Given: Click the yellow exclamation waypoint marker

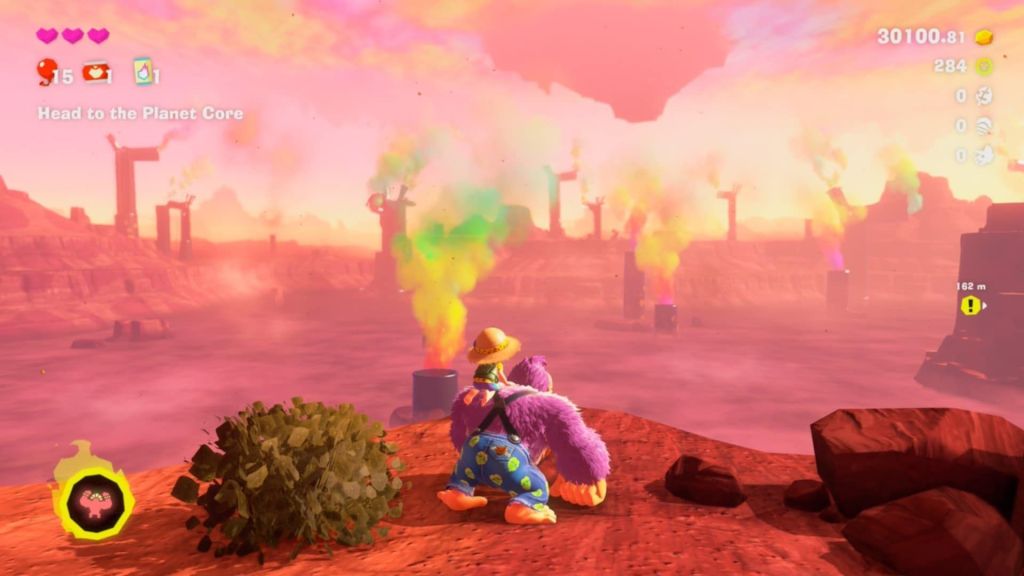Looking at the screenshot, I should tap(970, 305).
